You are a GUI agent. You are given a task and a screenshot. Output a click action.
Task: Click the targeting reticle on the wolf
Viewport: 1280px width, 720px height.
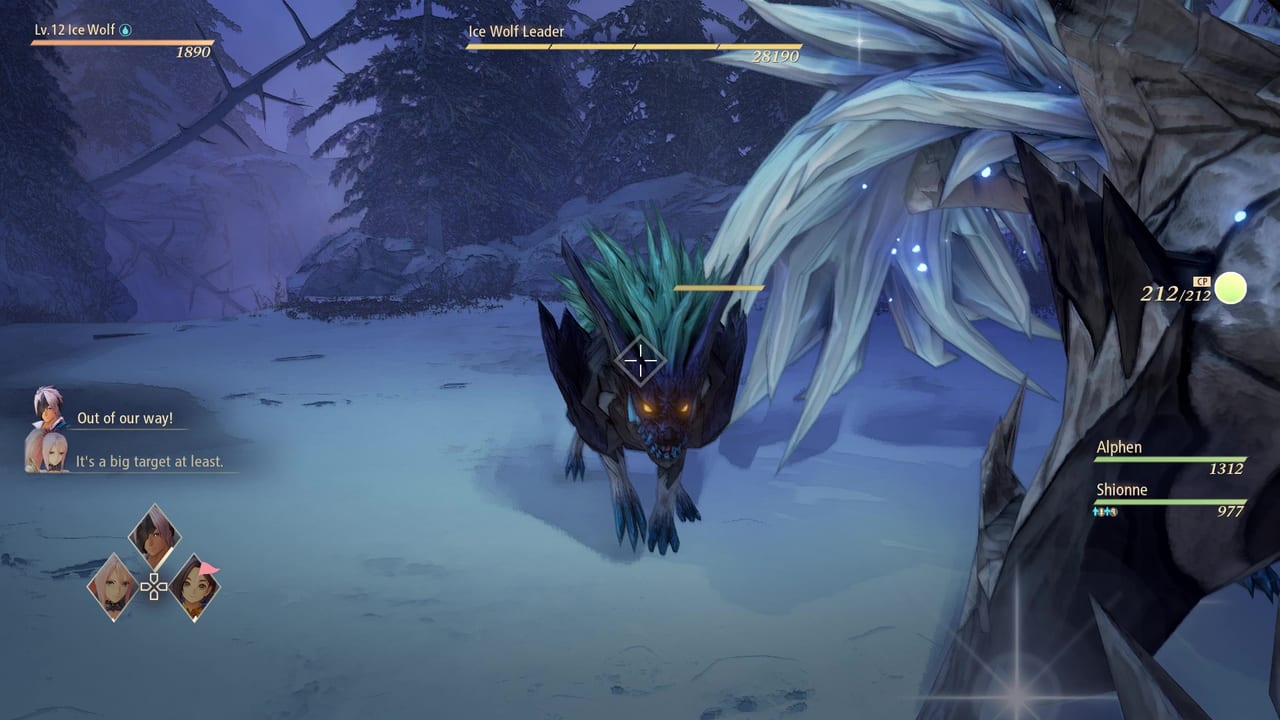click(640, 360)
